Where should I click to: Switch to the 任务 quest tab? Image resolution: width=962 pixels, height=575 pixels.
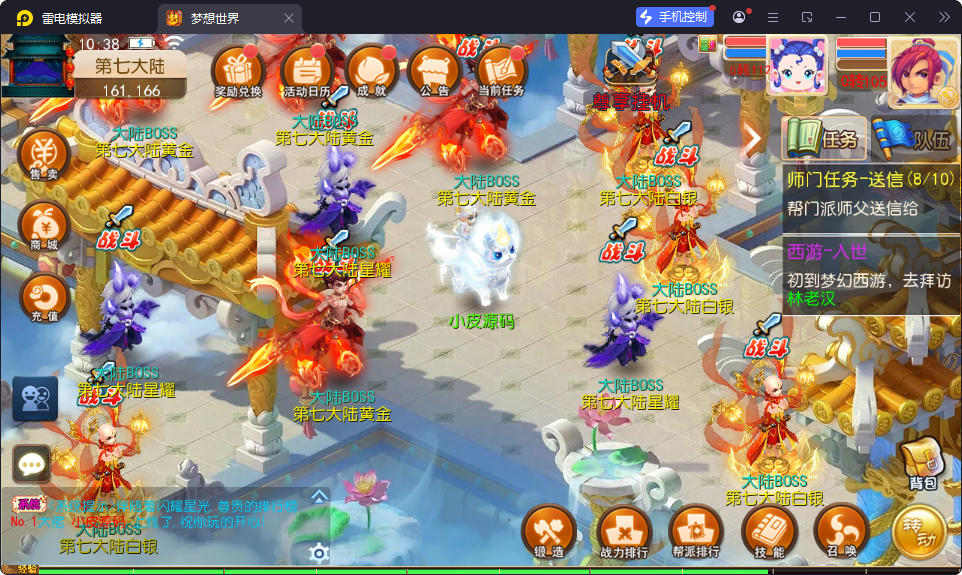[x=823, y=139]
